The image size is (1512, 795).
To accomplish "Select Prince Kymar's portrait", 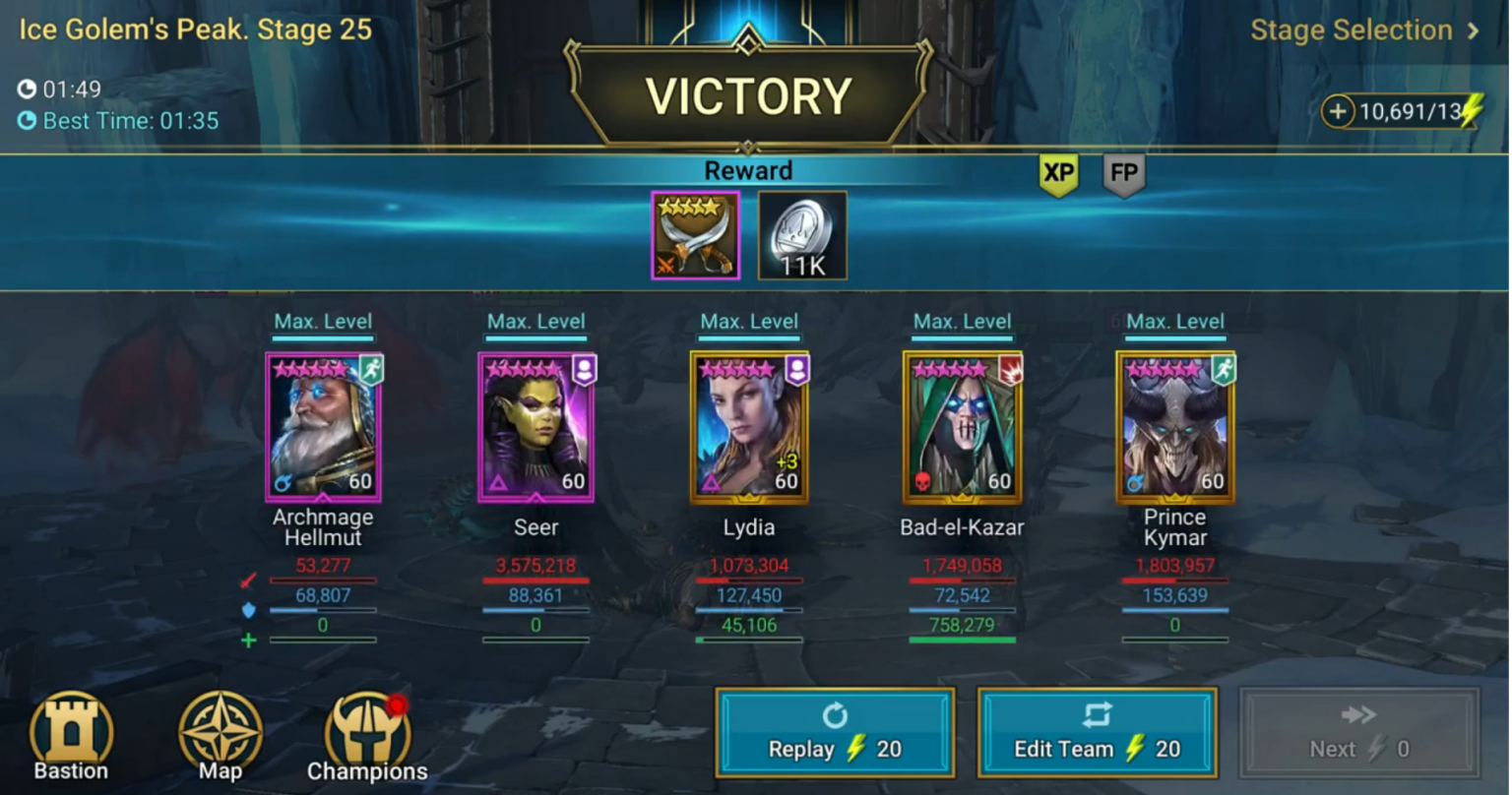I will [1174, 427].
